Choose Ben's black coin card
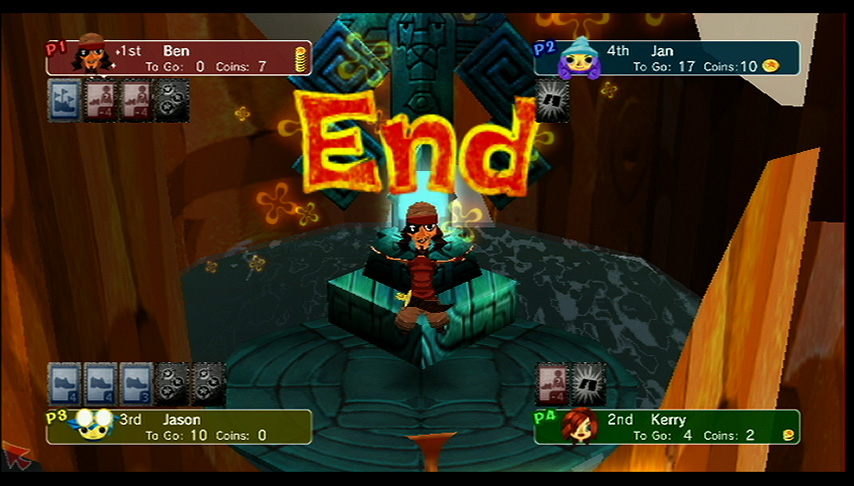Screen dimensions: 854x486 click(172, 102)
